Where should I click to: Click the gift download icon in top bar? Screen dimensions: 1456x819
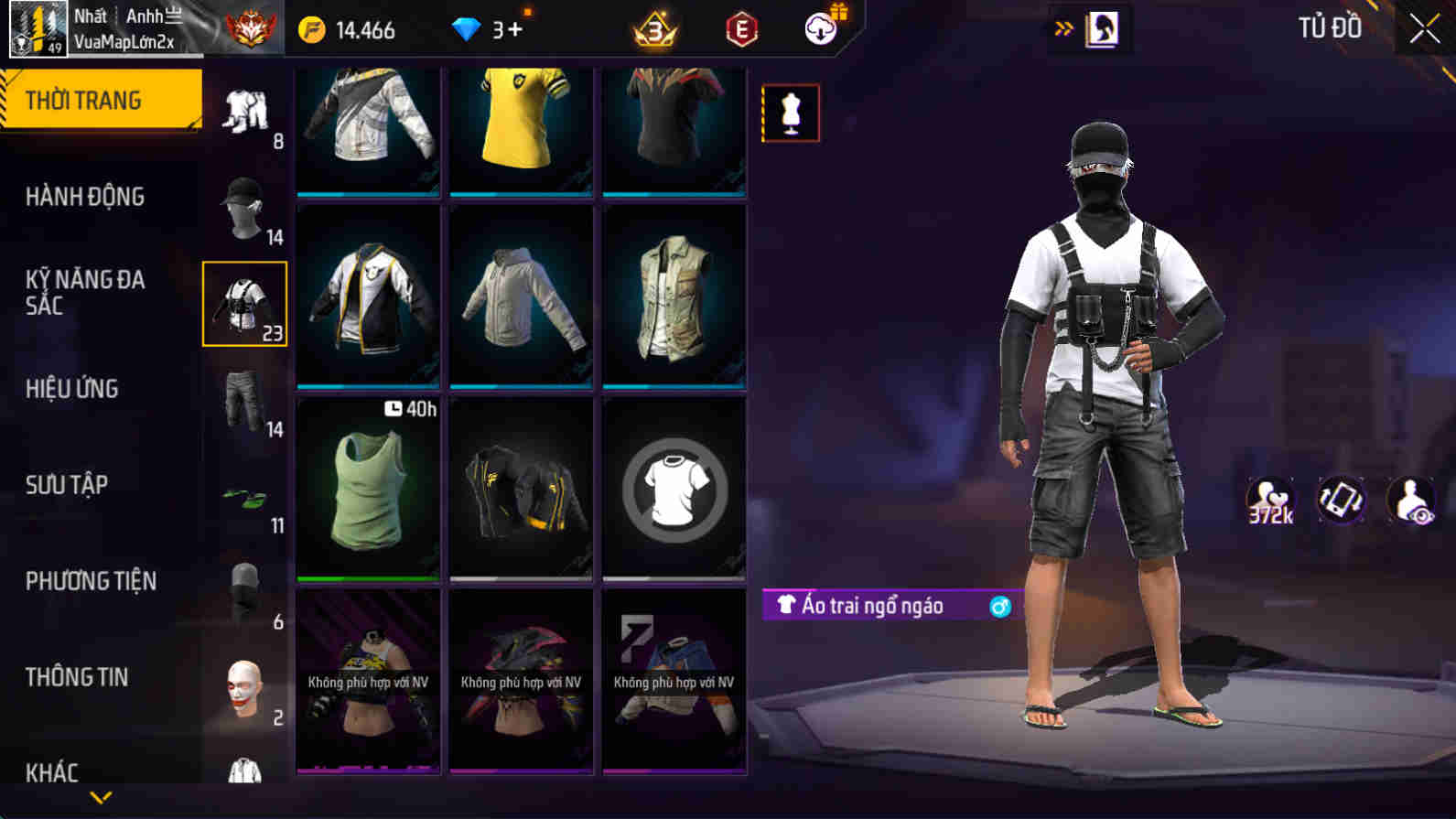click(x=821, y=27)
